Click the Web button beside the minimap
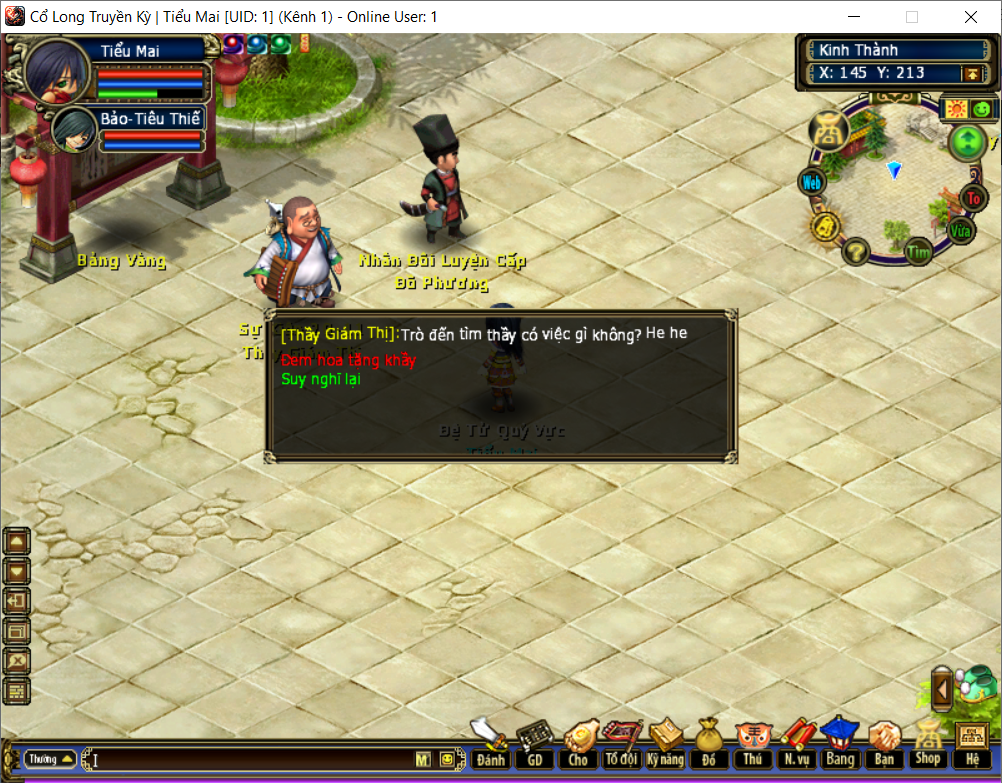This screenshot has width=1002, height=783. 811,183
